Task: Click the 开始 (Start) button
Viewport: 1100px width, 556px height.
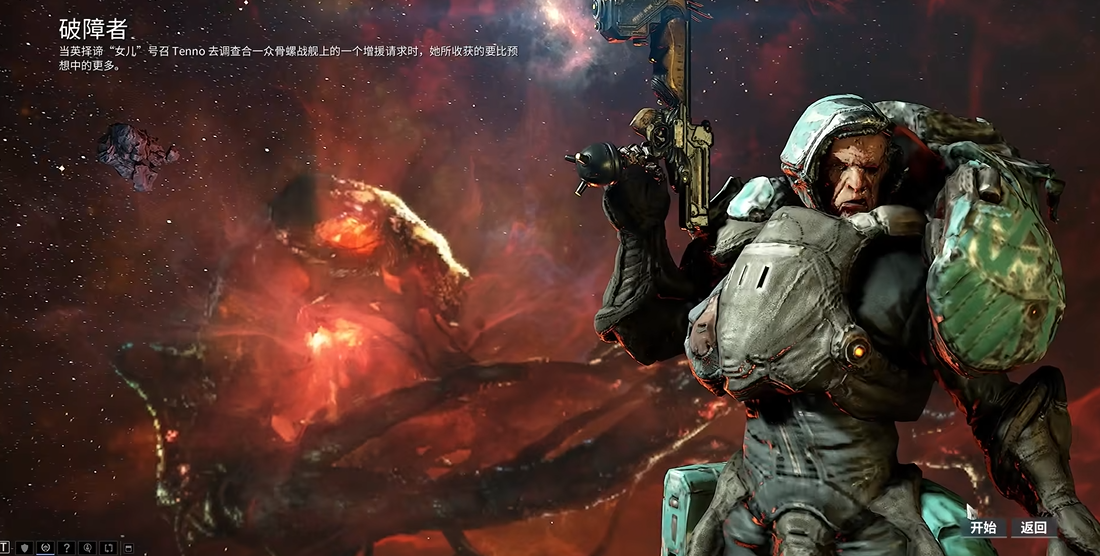Action: pos(983,528)
